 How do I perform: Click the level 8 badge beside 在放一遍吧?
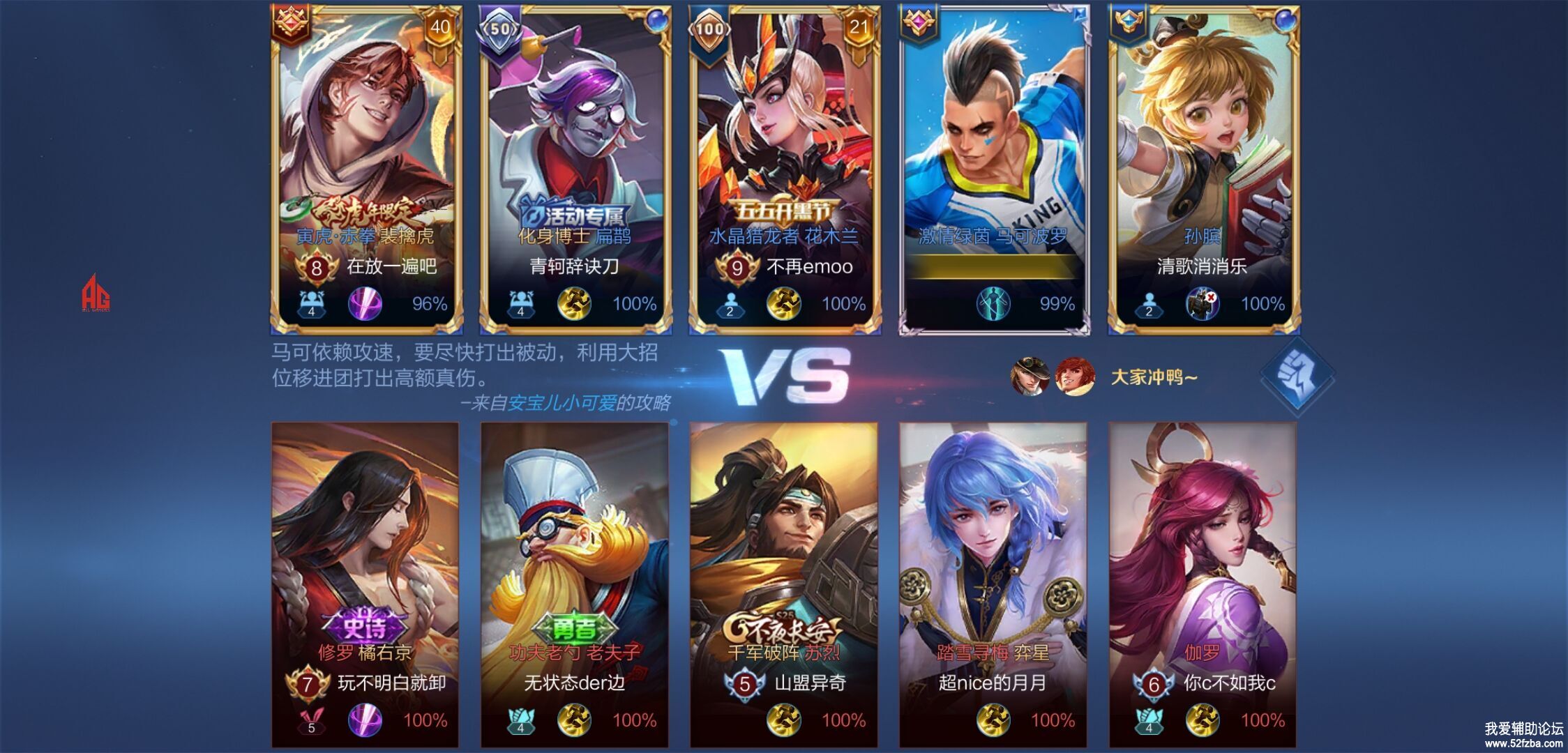(316, 268)
